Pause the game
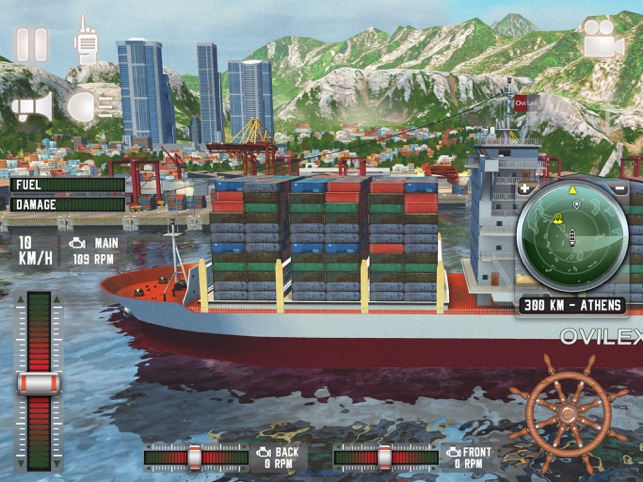The width and height of the screenshot is (643, 482). pyautogui.click(x=32, y=44)
